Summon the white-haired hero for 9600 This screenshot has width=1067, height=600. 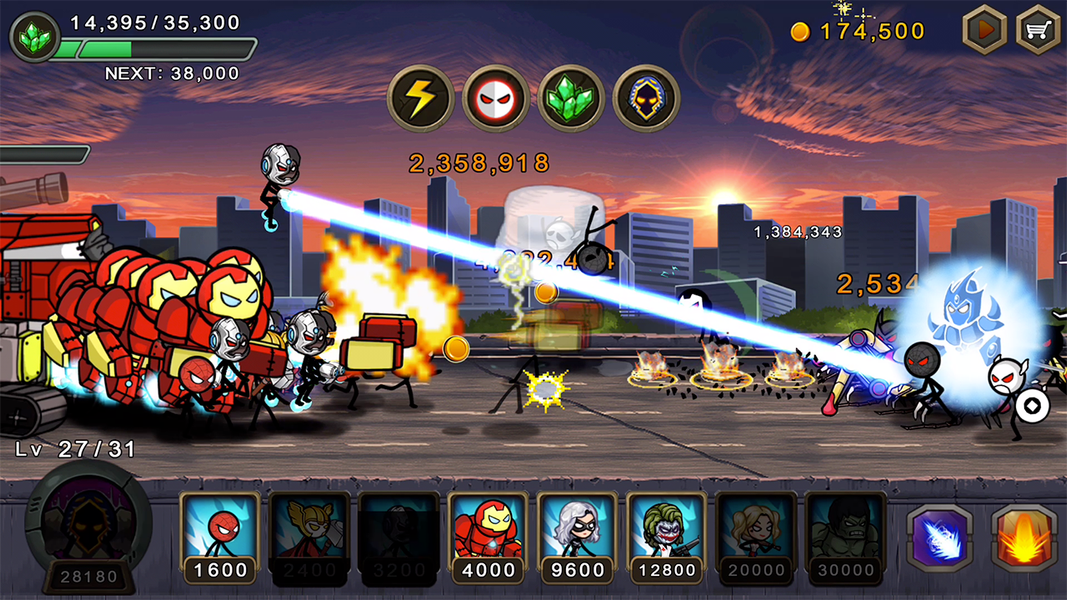pyautogui.click(x=577, y=535)
